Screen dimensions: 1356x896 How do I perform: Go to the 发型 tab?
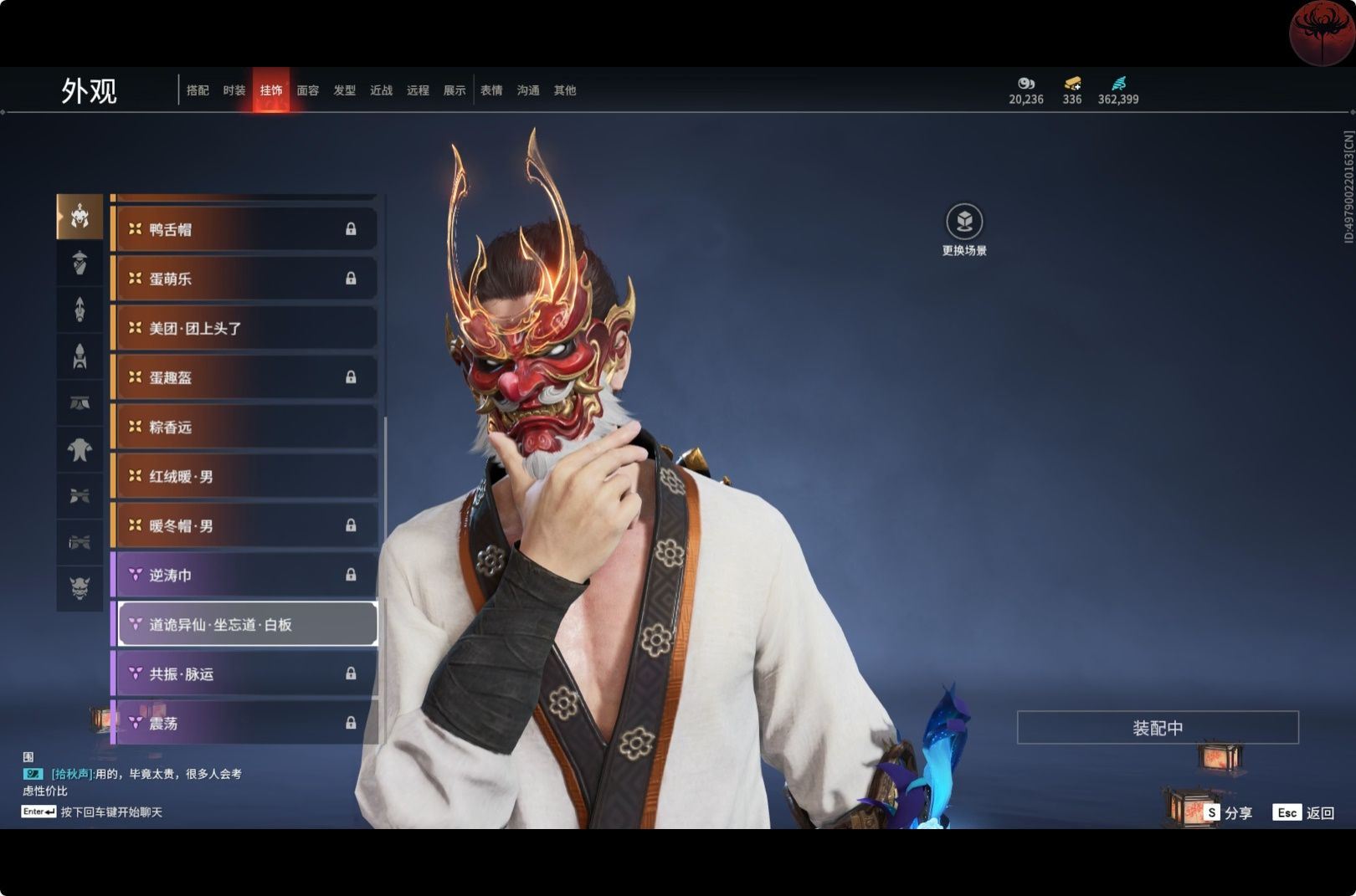(x=345, y=90)
